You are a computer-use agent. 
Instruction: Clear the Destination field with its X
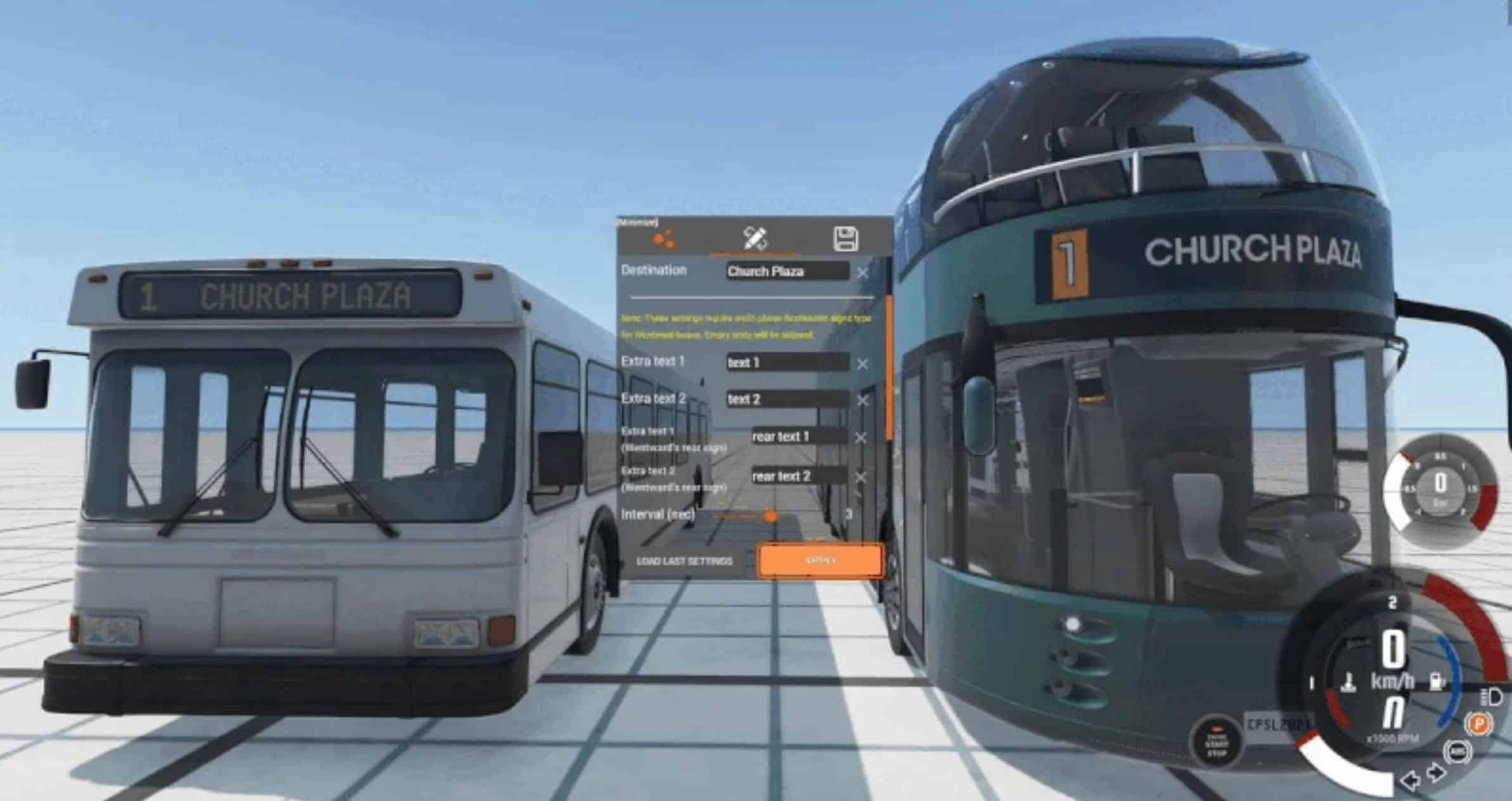point(862,273)
